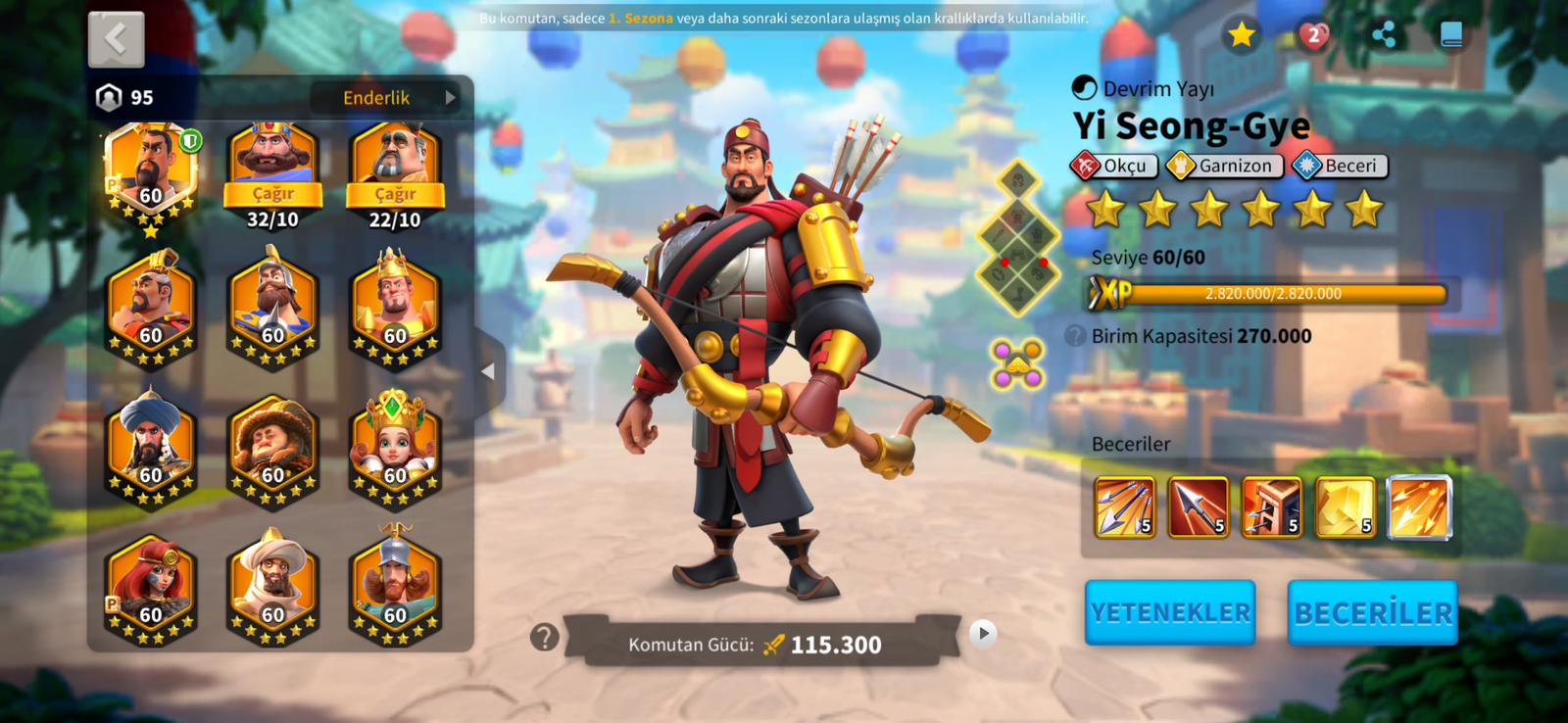Open the YETENEKLER talents screen

click(x=1170, y=612)
